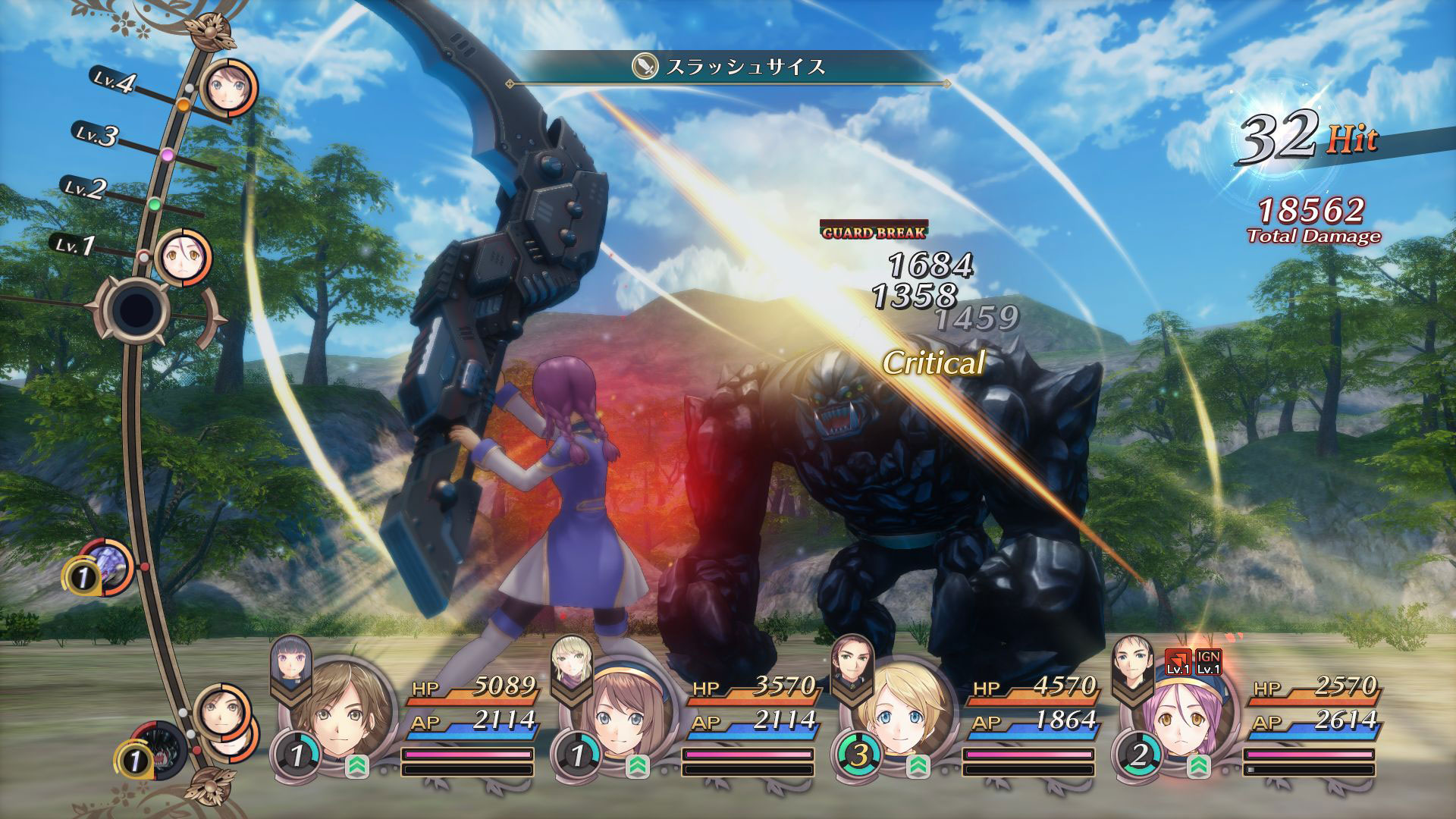The image size is (1456, 819).
Task: Select the turn portrait at Lv.1 on timeline
Action: (x=183, y=258)
